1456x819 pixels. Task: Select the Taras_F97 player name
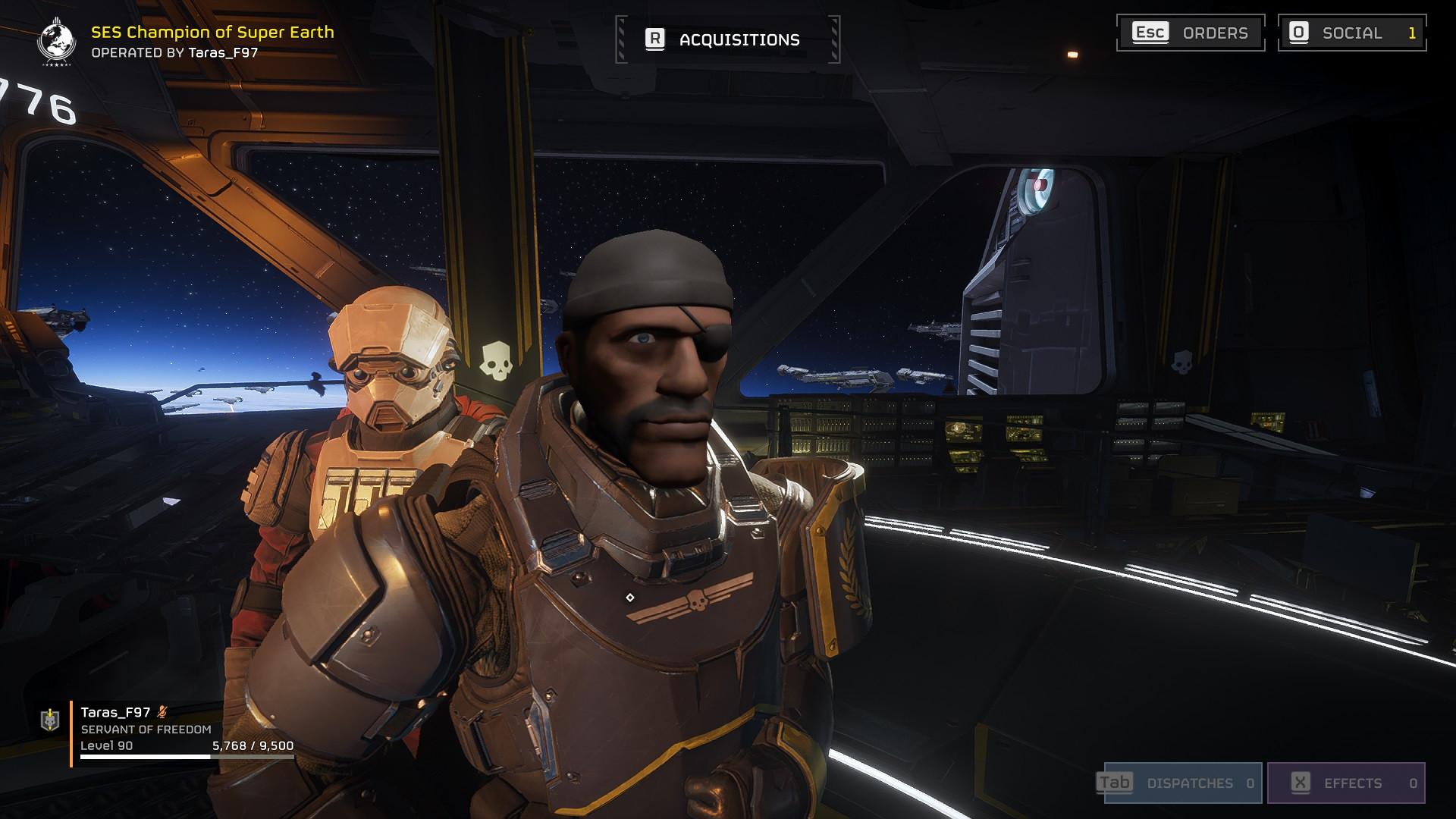click(115, 713)
